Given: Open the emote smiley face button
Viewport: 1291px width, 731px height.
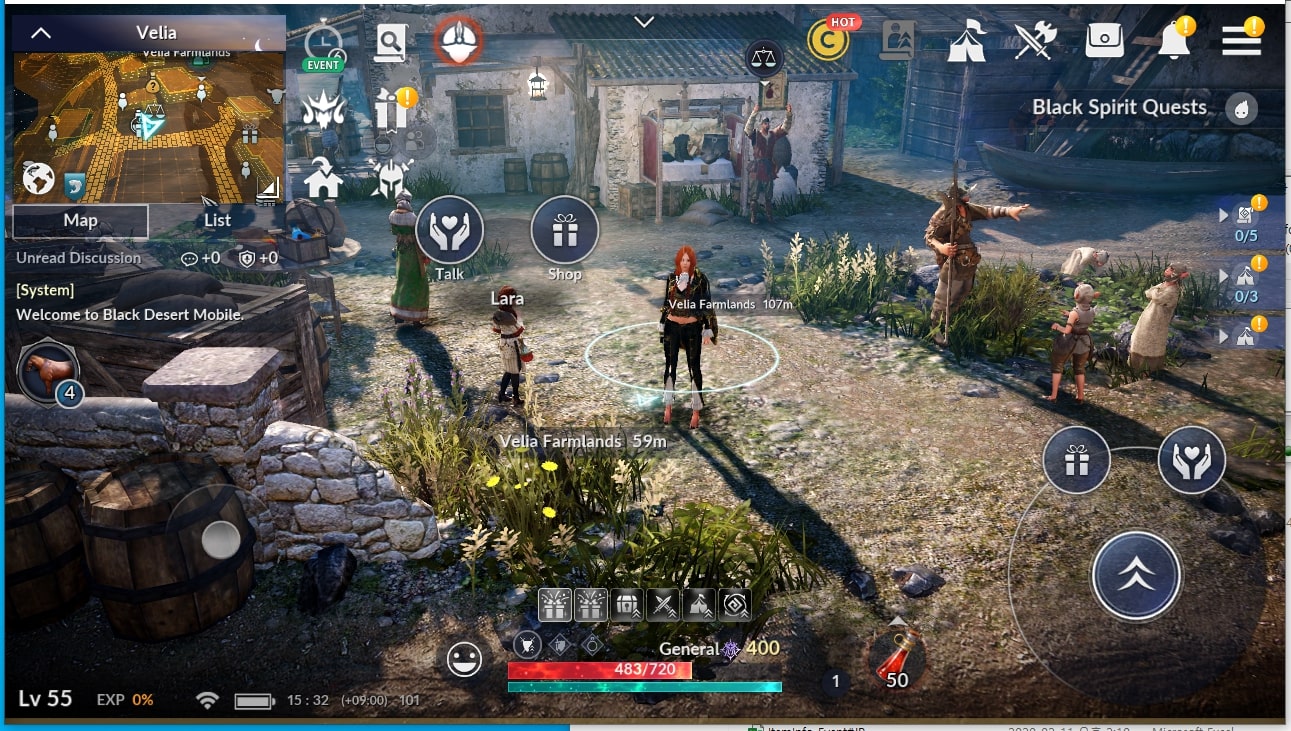Looking at the screenshot, I should (464, 659).
